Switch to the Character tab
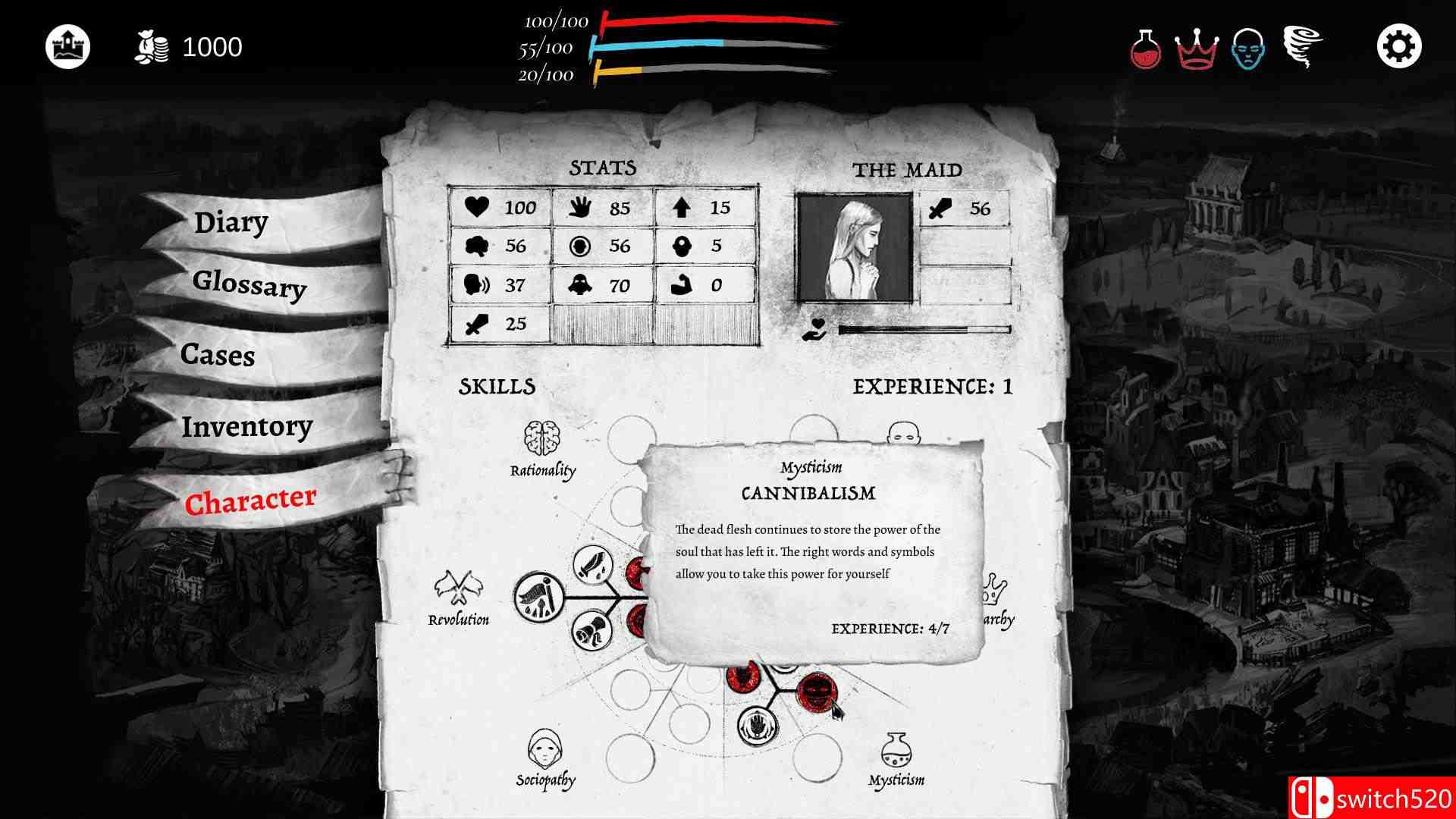The width and height of the screenshot is (1456, 819). pyautogui.click(x=250, y=498)
